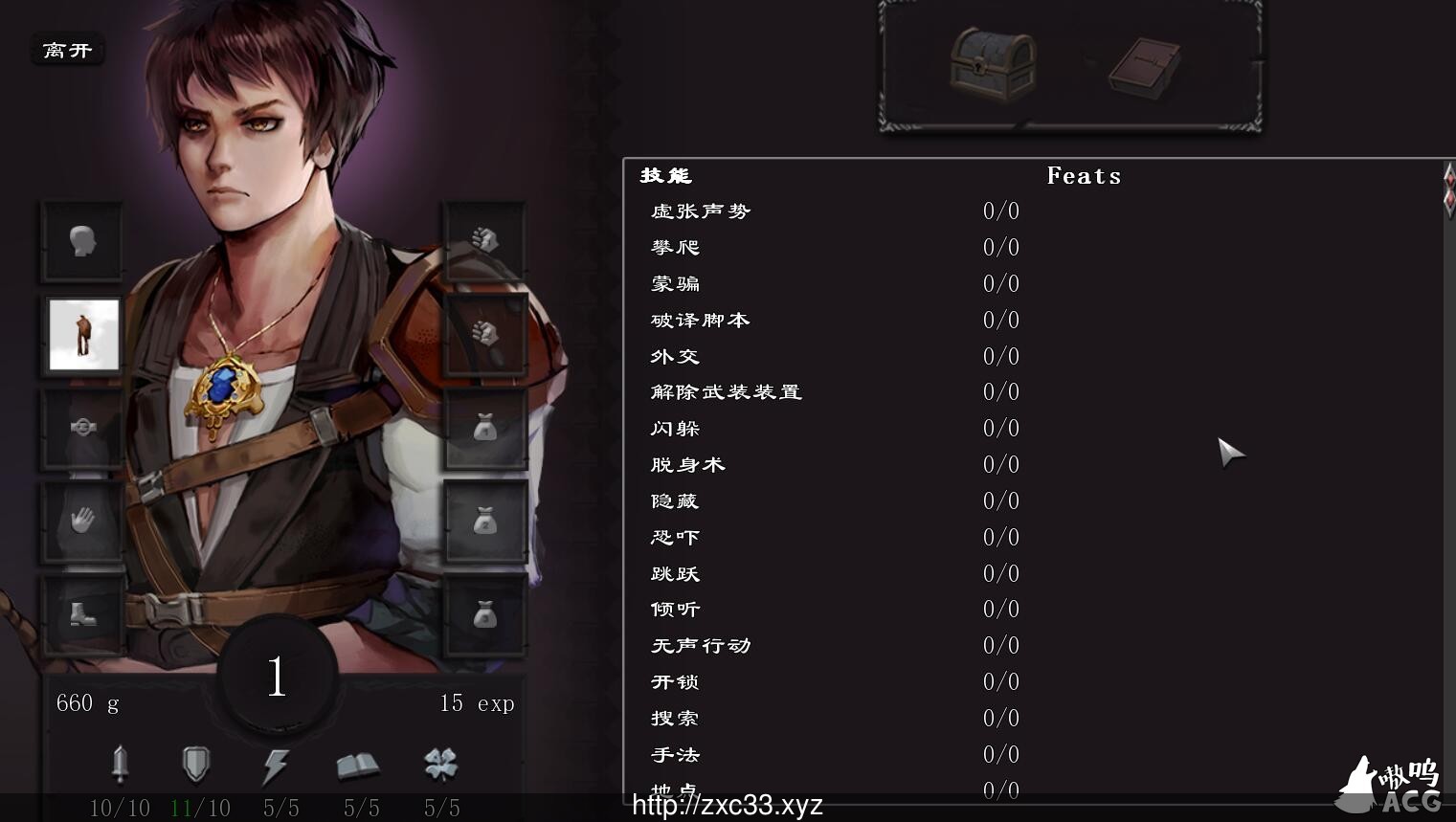Viewport: 1456px width, 822px height.
Task: Select the 虚张声势 skill row
Action: 701,211
